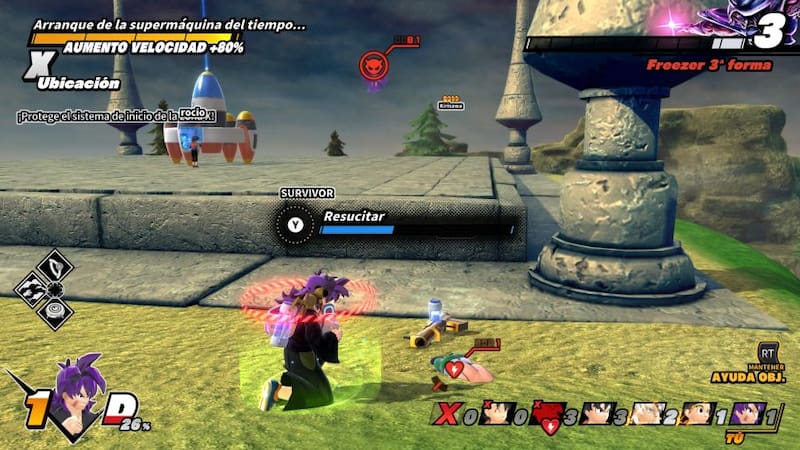Click the knocked-out survivor portrait beside the red X
The height and width of the screenshot is (450, 800).
coord(495,412)
